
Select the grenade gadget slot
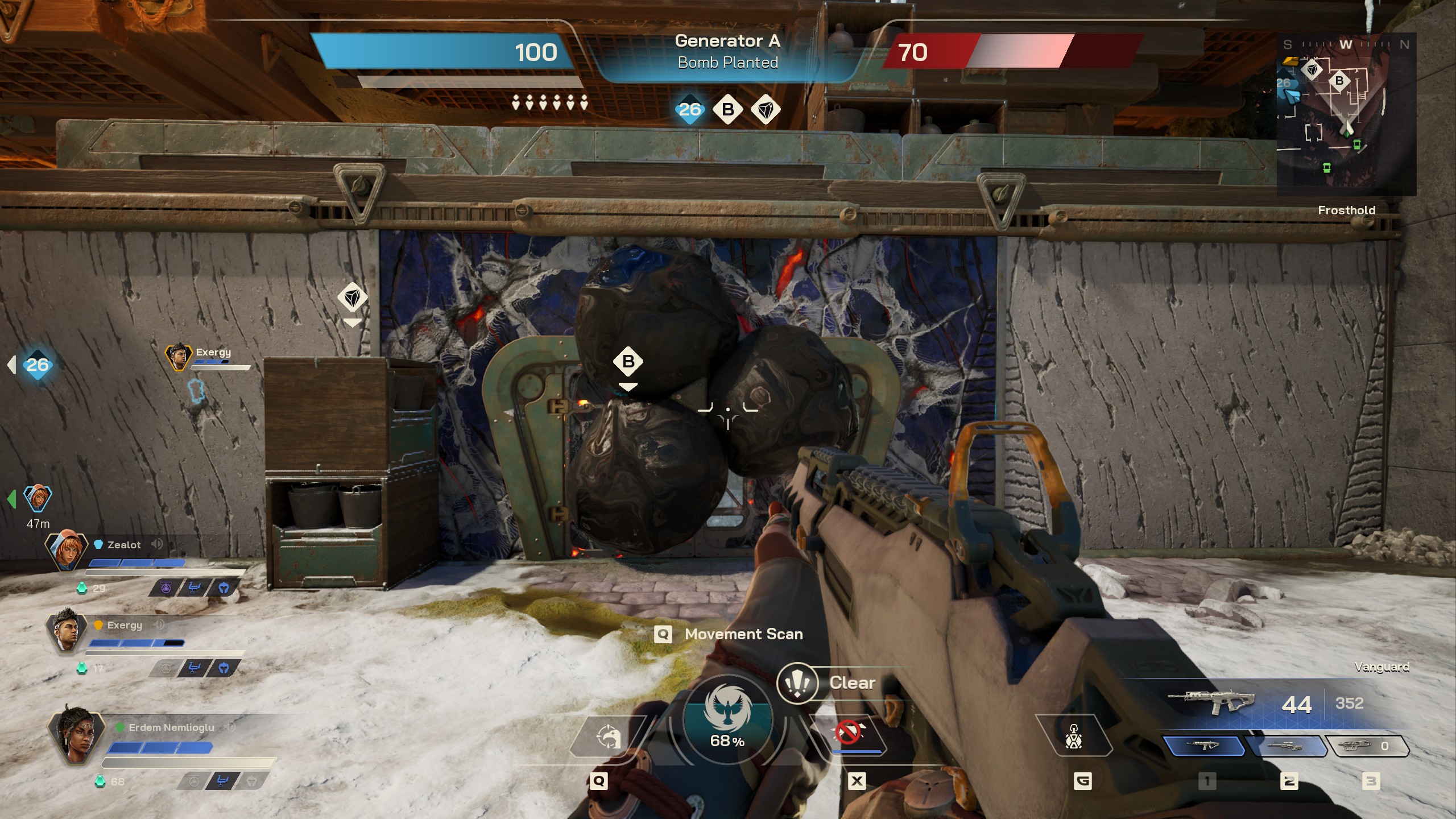(x=1073, y=737)
